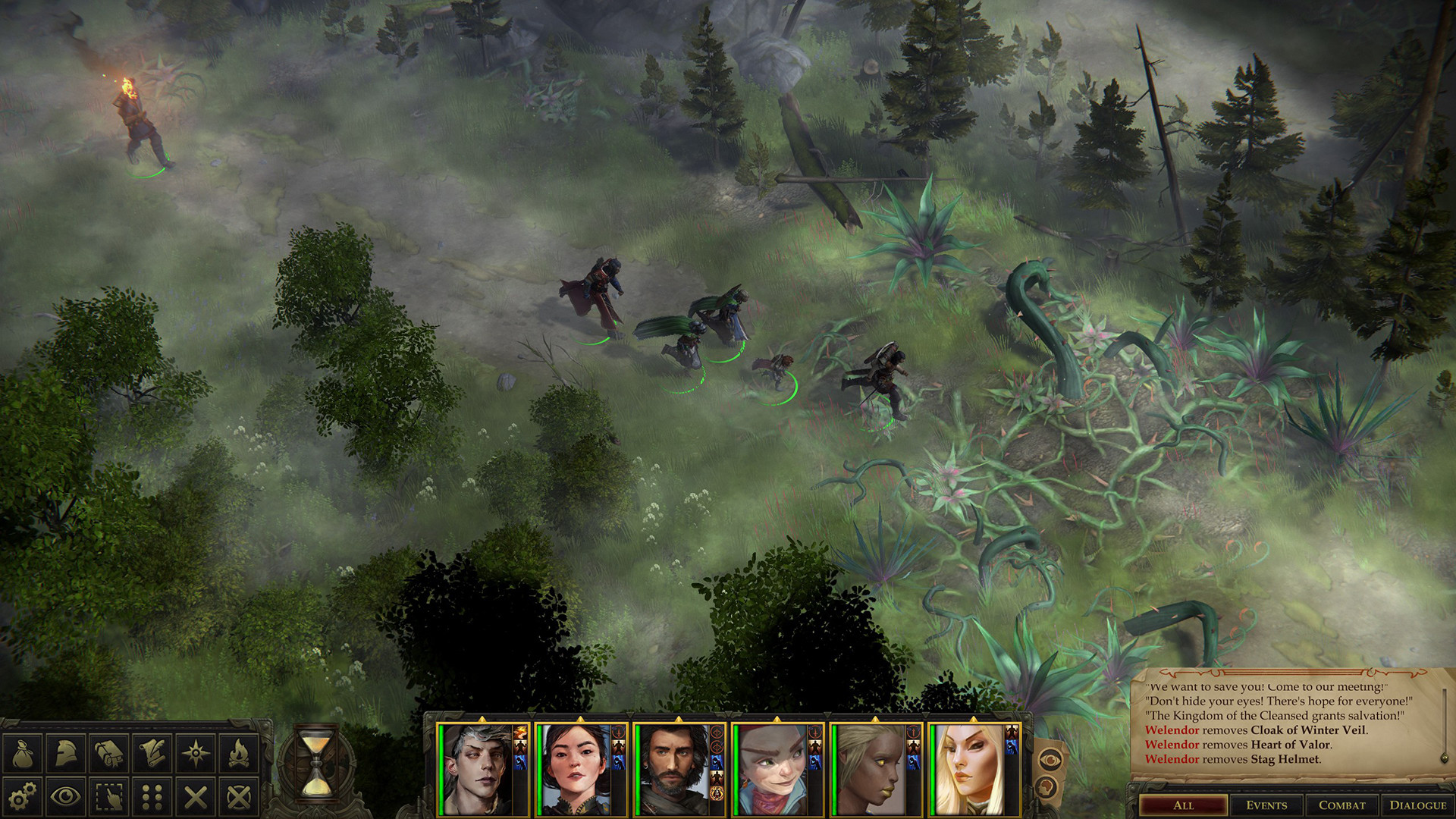This screenshot has height=819, width=1456.
Task: Click the circled X icon
Action: click(x=239, y=796)
